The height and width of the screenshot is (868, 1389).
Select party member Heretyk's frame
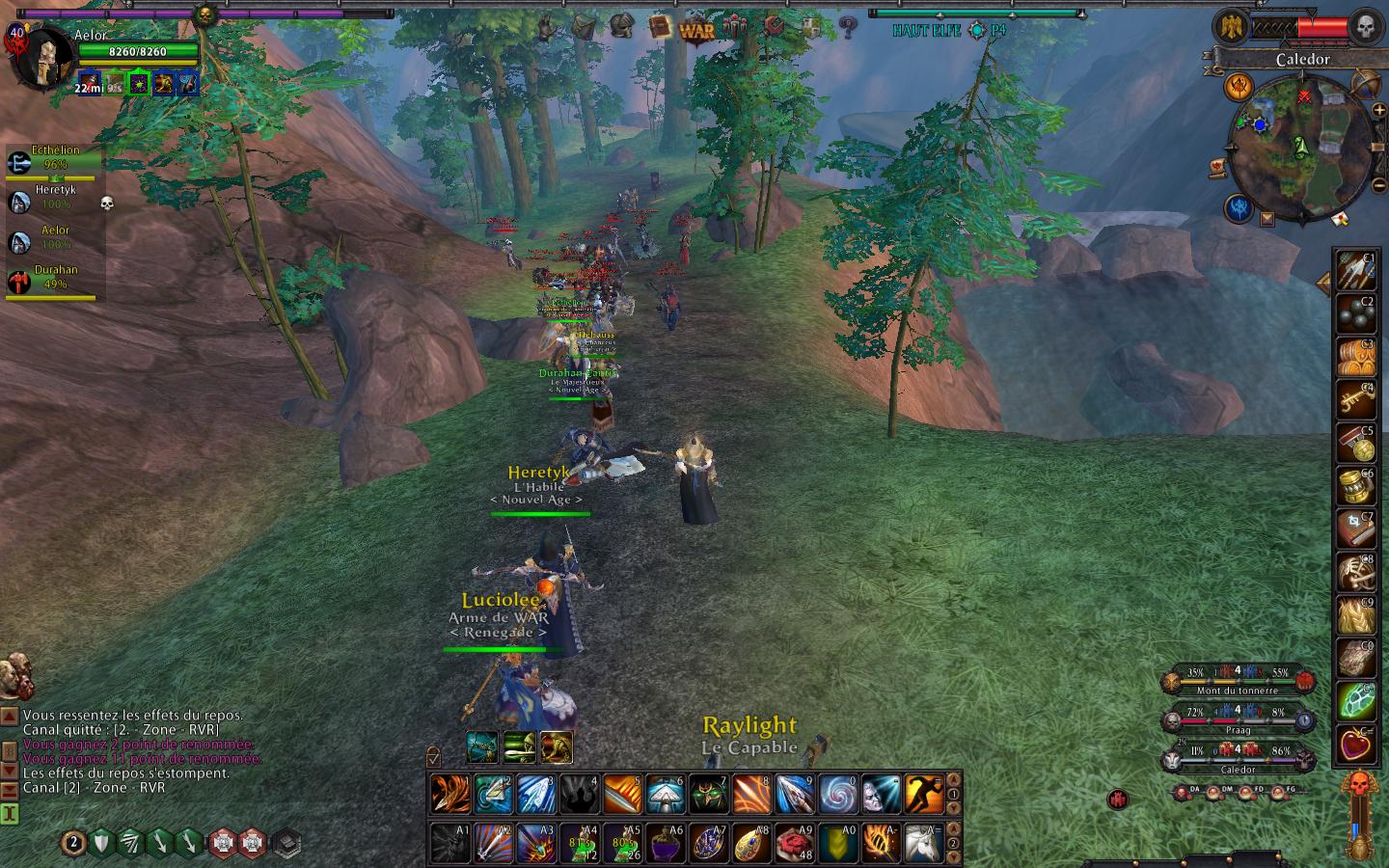(x=54, y=200)
